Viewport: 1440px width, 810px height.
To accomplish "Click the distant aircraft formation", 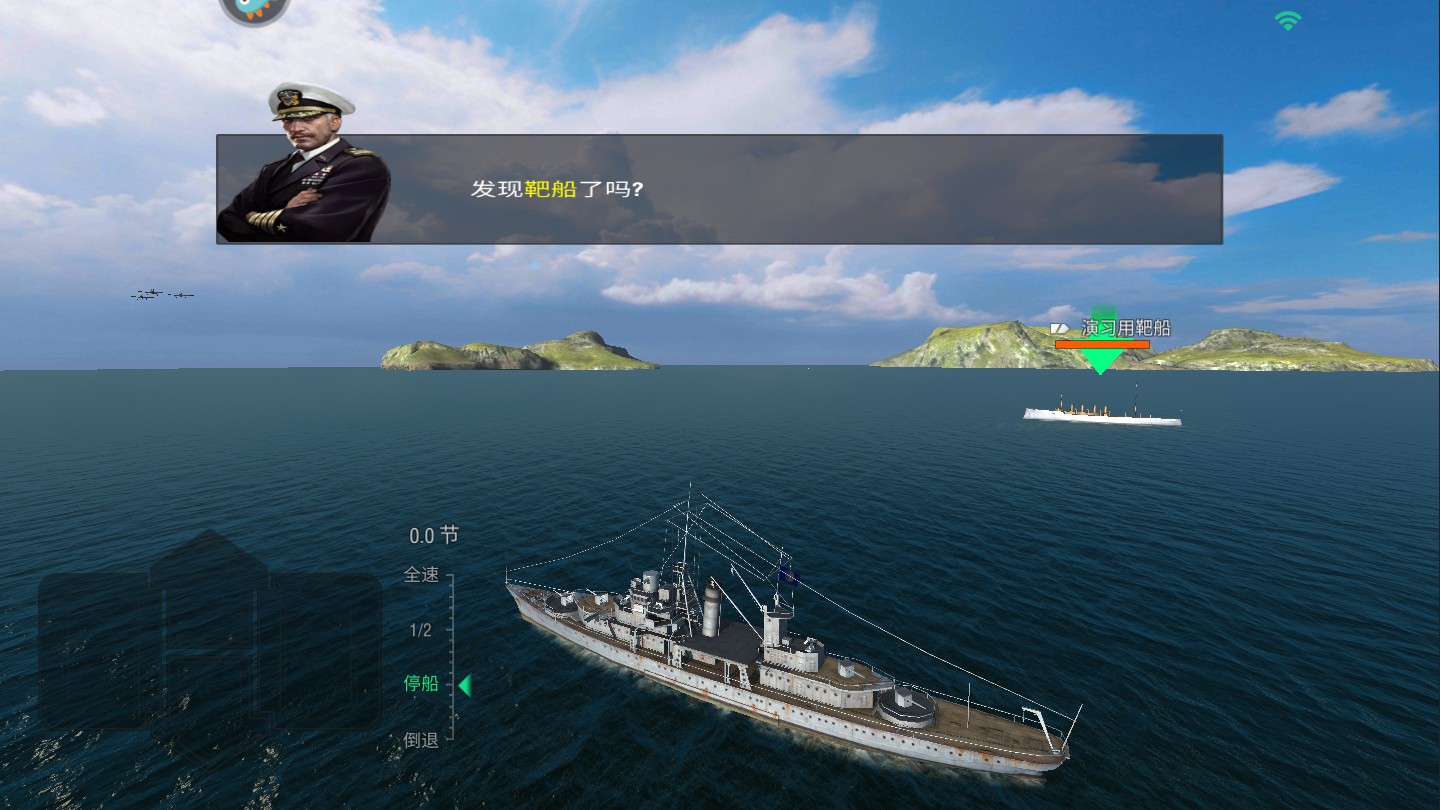I will (x=160, y=293).
